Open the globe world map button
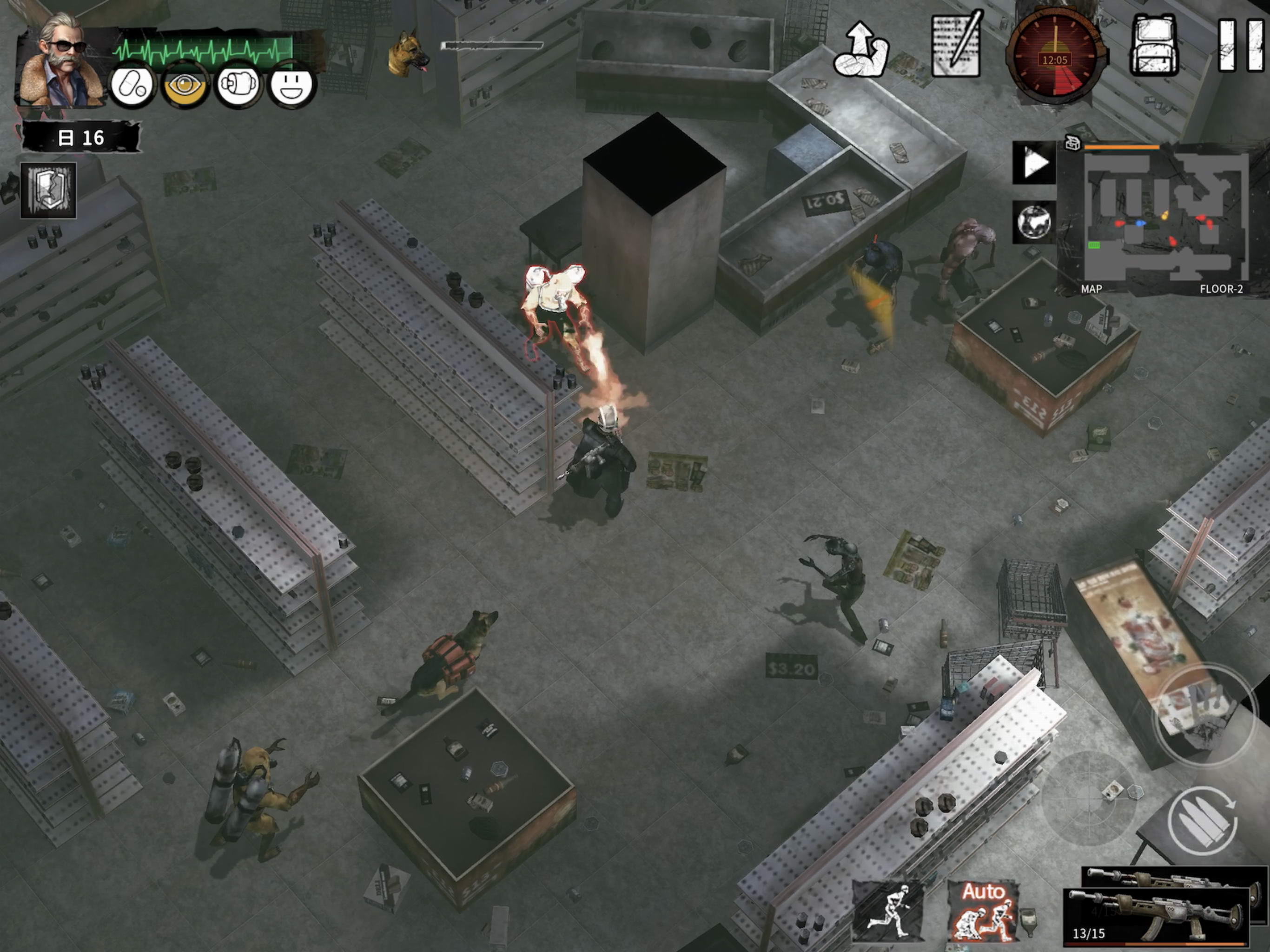Viewport: 1270px width, 952px height. (1034, 222)
